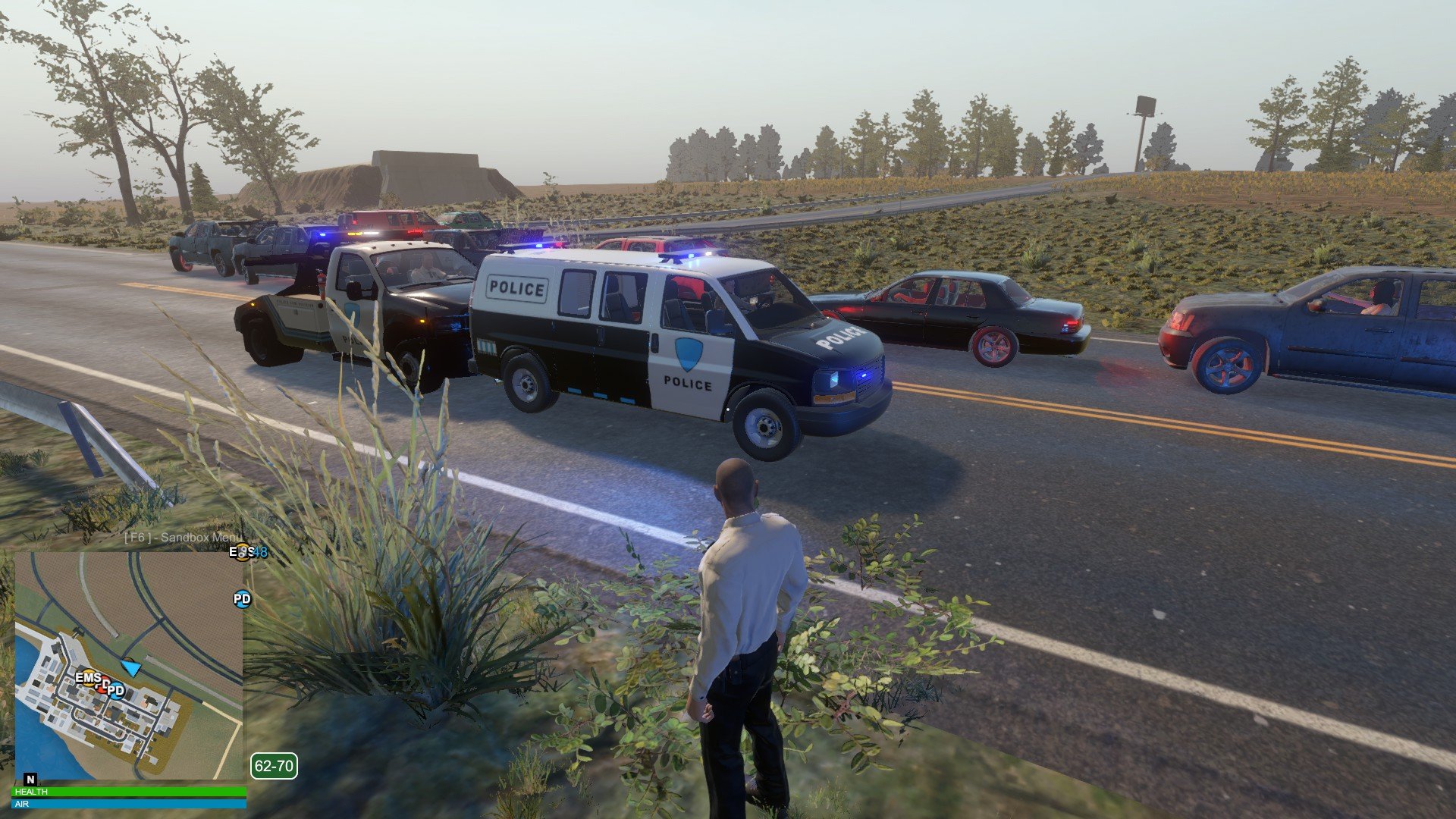Select the blue PD marker beside EMS
This screenshot has width=1456, height=819.
tap(116, 690)
